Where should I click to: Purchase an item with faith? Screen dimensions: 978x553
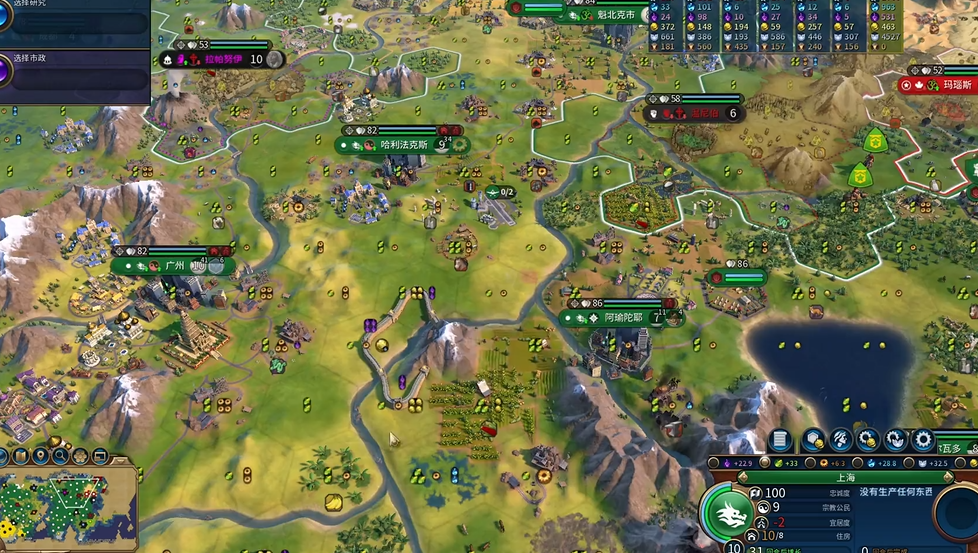tap(895, 440)
